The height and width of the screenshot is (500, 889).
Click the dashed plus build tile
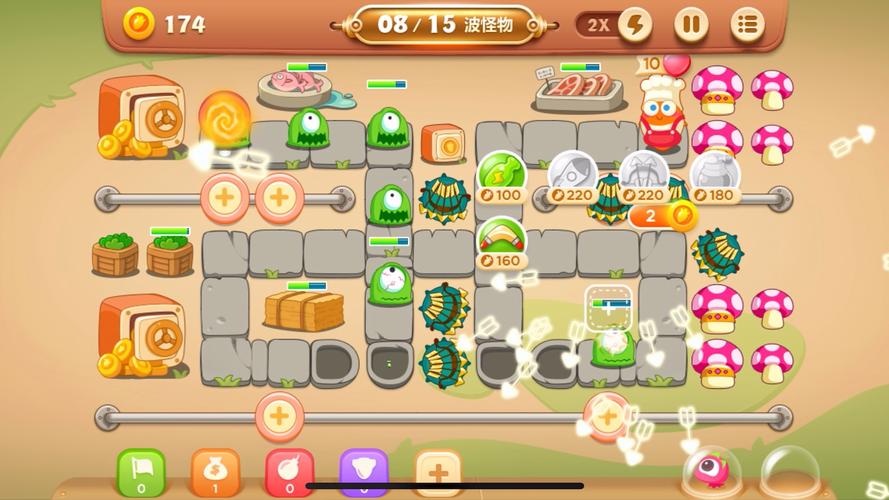(609, 308)
